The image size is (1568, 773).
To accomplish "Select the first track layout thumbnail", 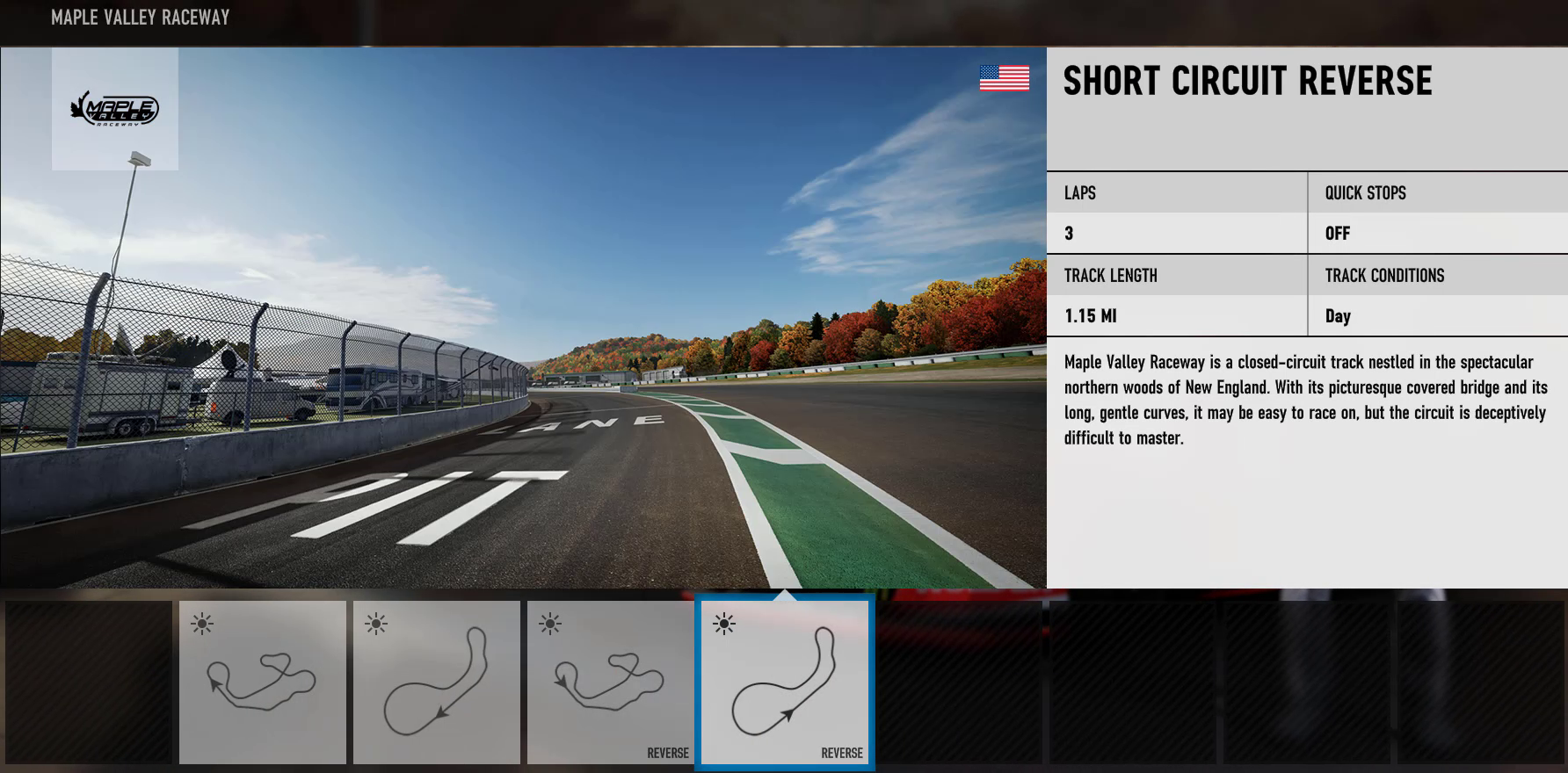I will point(261,682).
